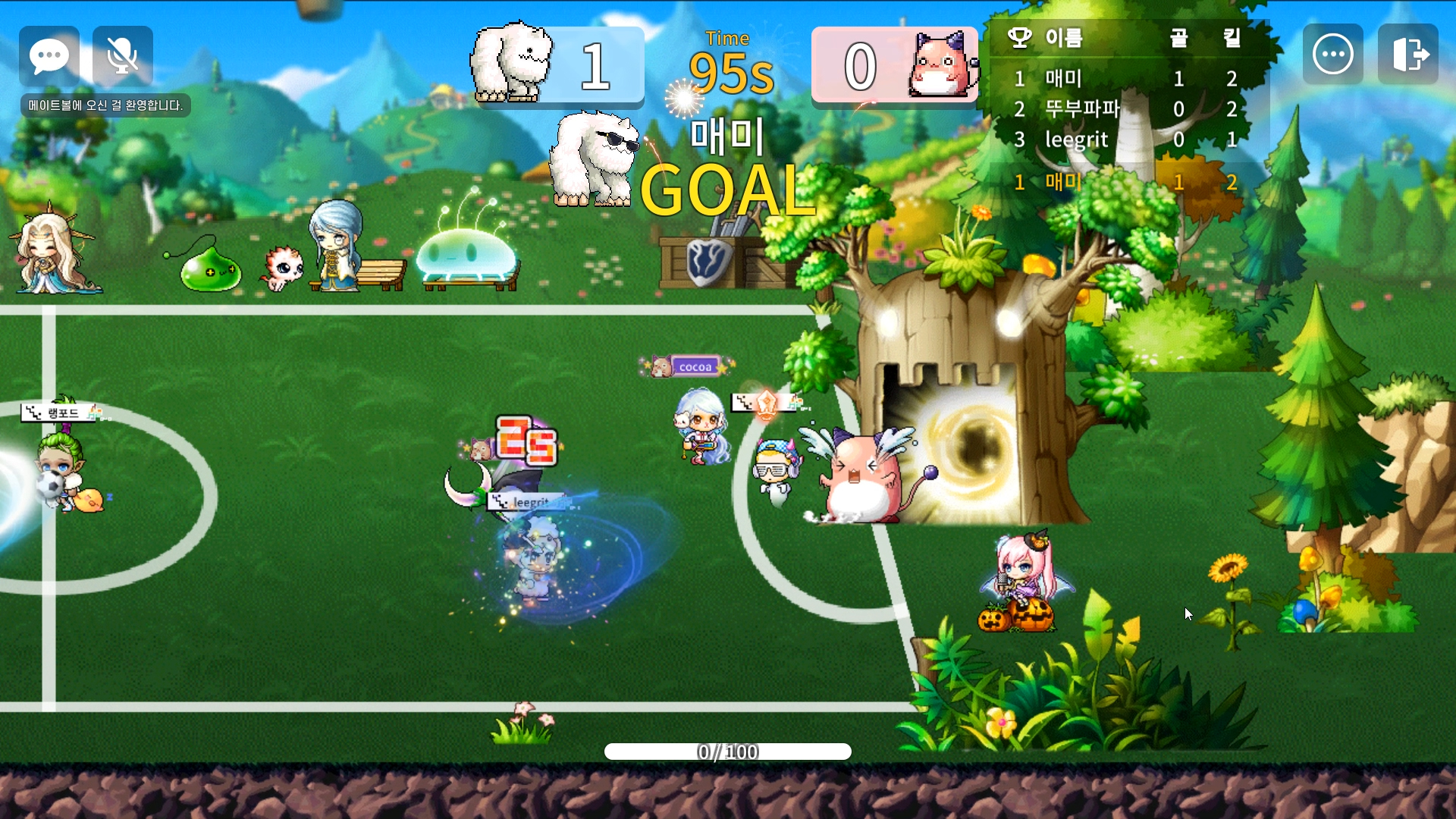Open the three-dot more options menu
1456x819 pixels.
tap(1332, 54)
